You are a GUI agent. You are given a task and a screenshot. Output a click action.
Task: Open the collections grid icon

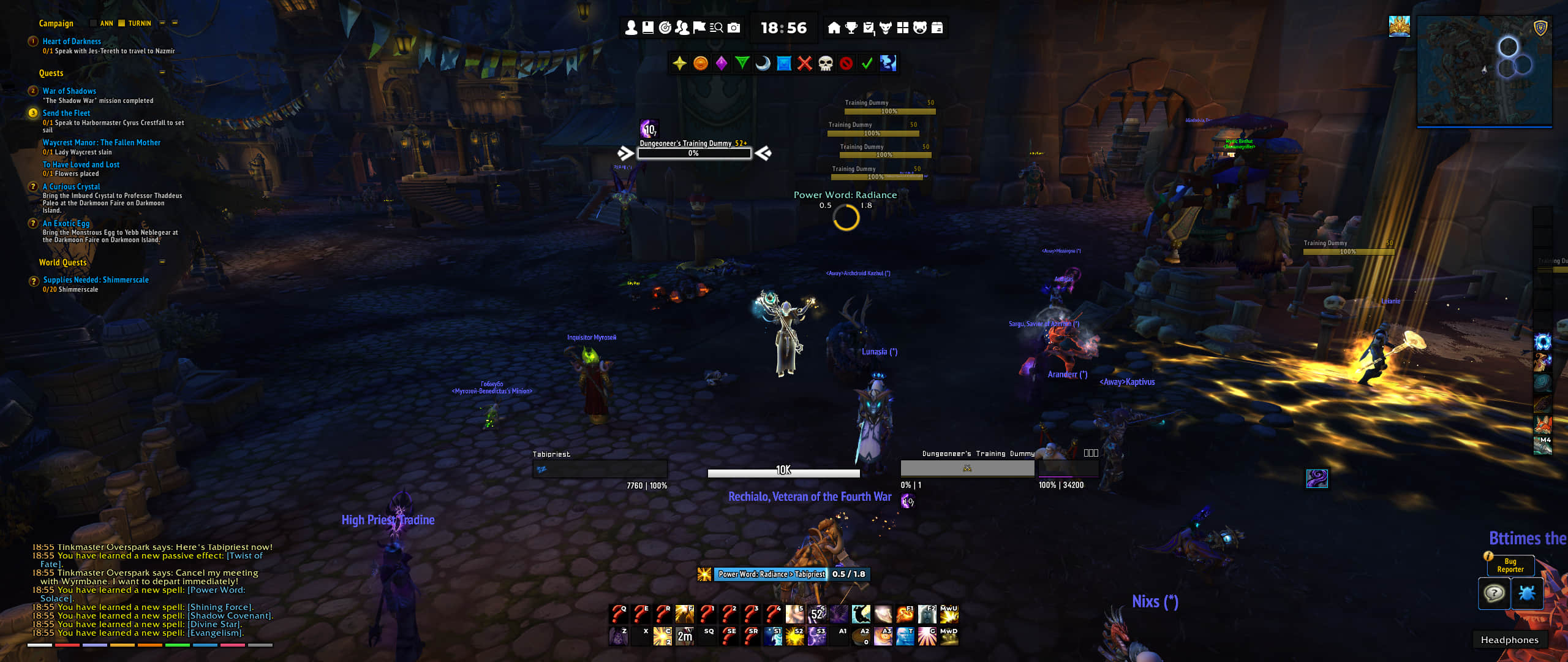(x=902, y=28)
